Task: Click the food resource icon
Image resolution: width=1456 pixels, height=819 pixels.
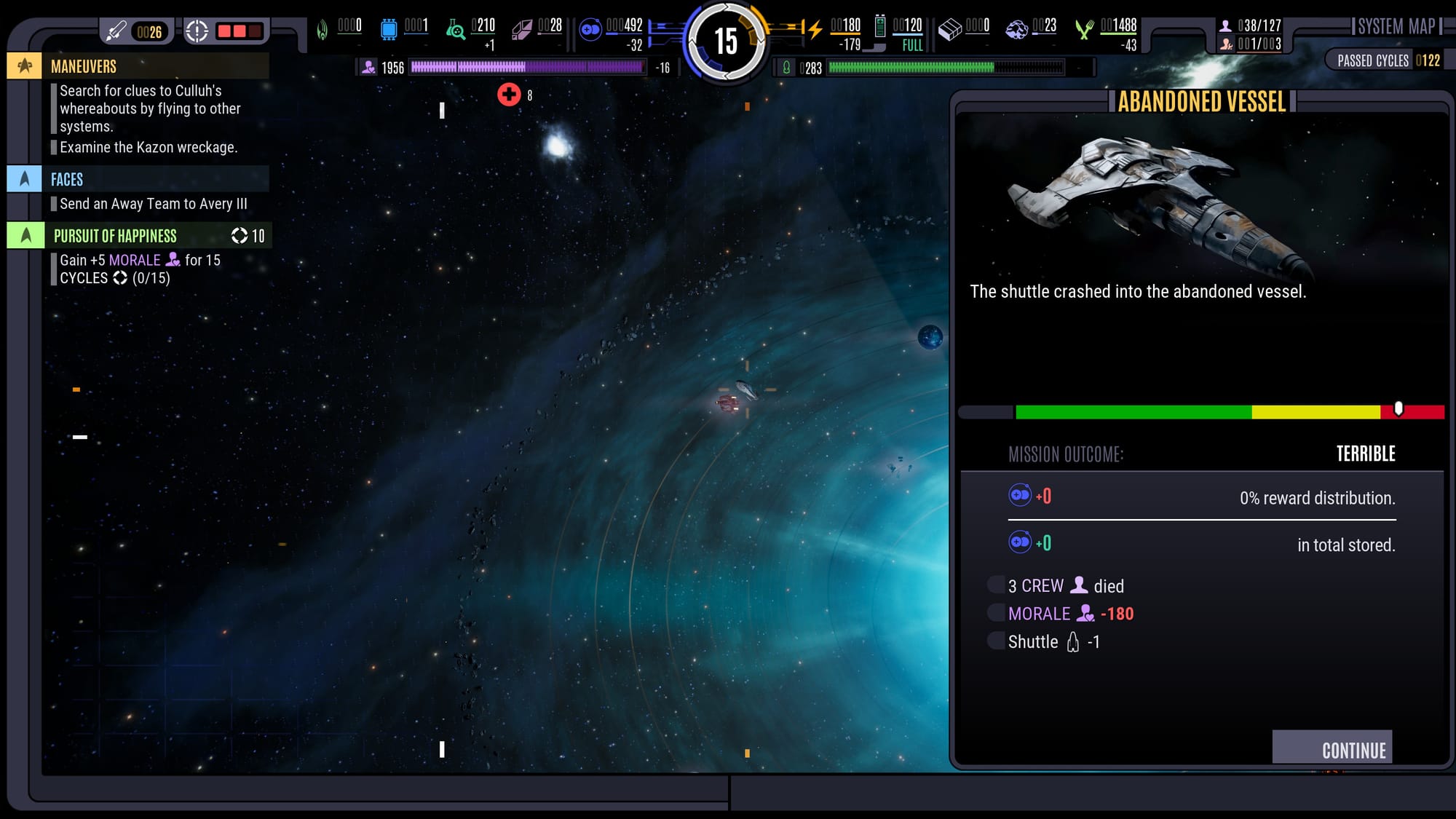Action: tap(1084, 29)
